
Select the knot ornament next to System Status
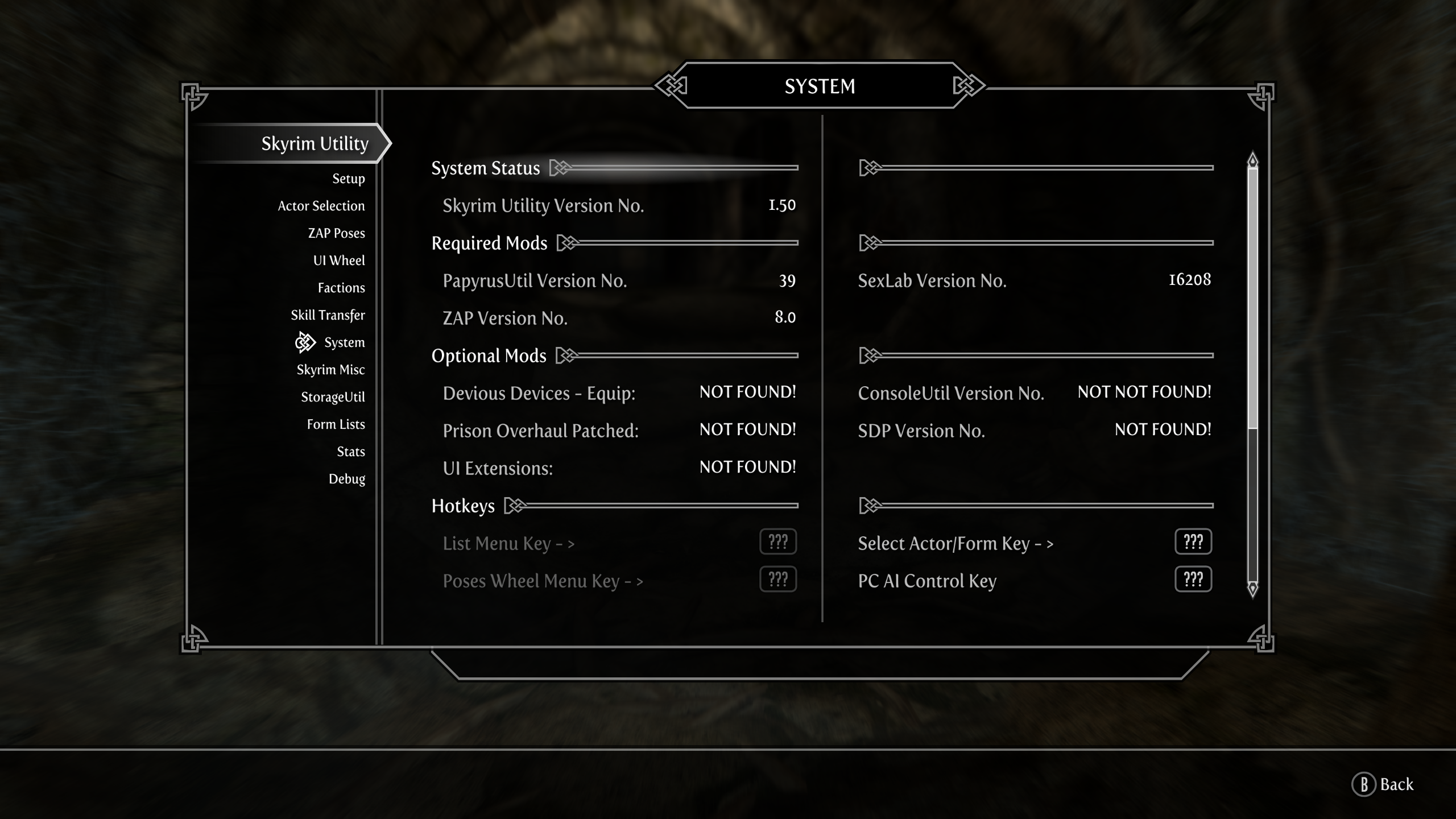coord(561,168)
